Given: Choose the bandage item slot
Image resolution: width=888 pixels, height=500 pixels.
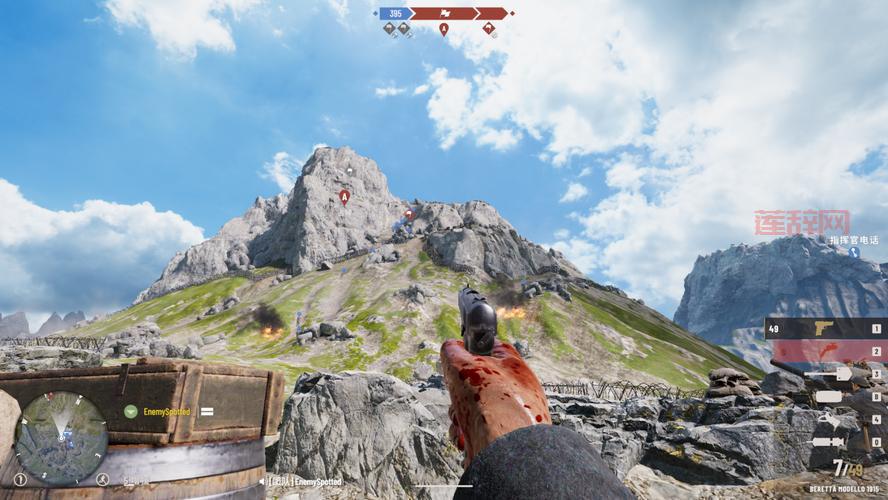Looking at the screenshot, I should pos(829,397).
